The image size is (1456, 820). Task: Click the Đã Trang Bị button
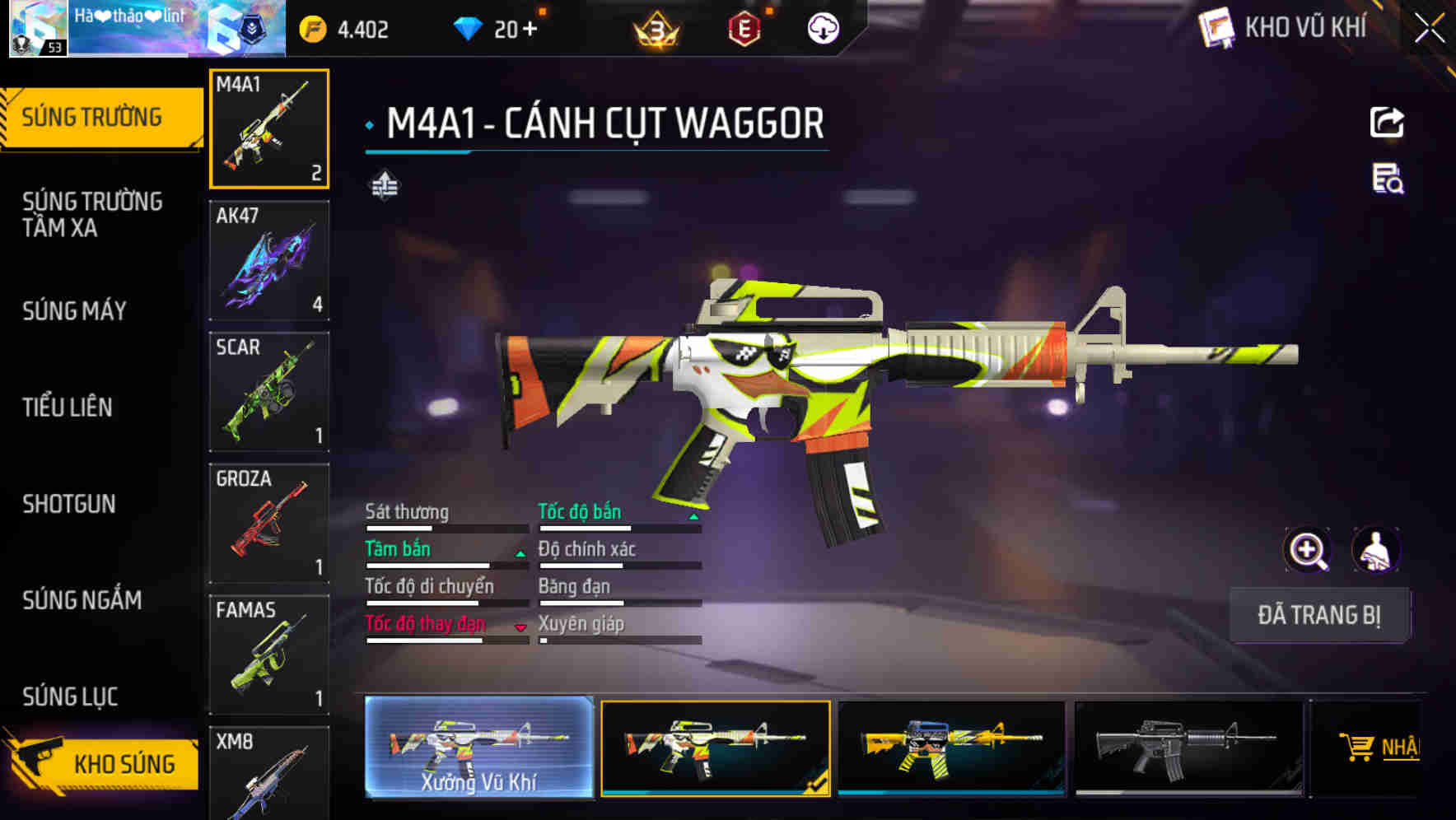pyautogui.click(x=1318, y=615)
